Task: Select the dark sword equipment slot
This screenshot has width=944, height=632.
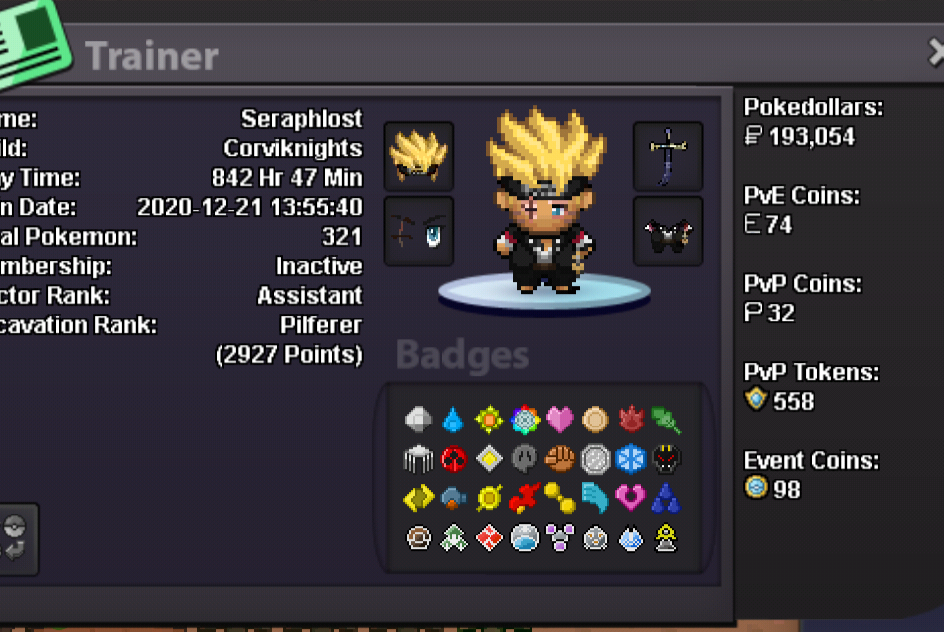Action: 668,157
